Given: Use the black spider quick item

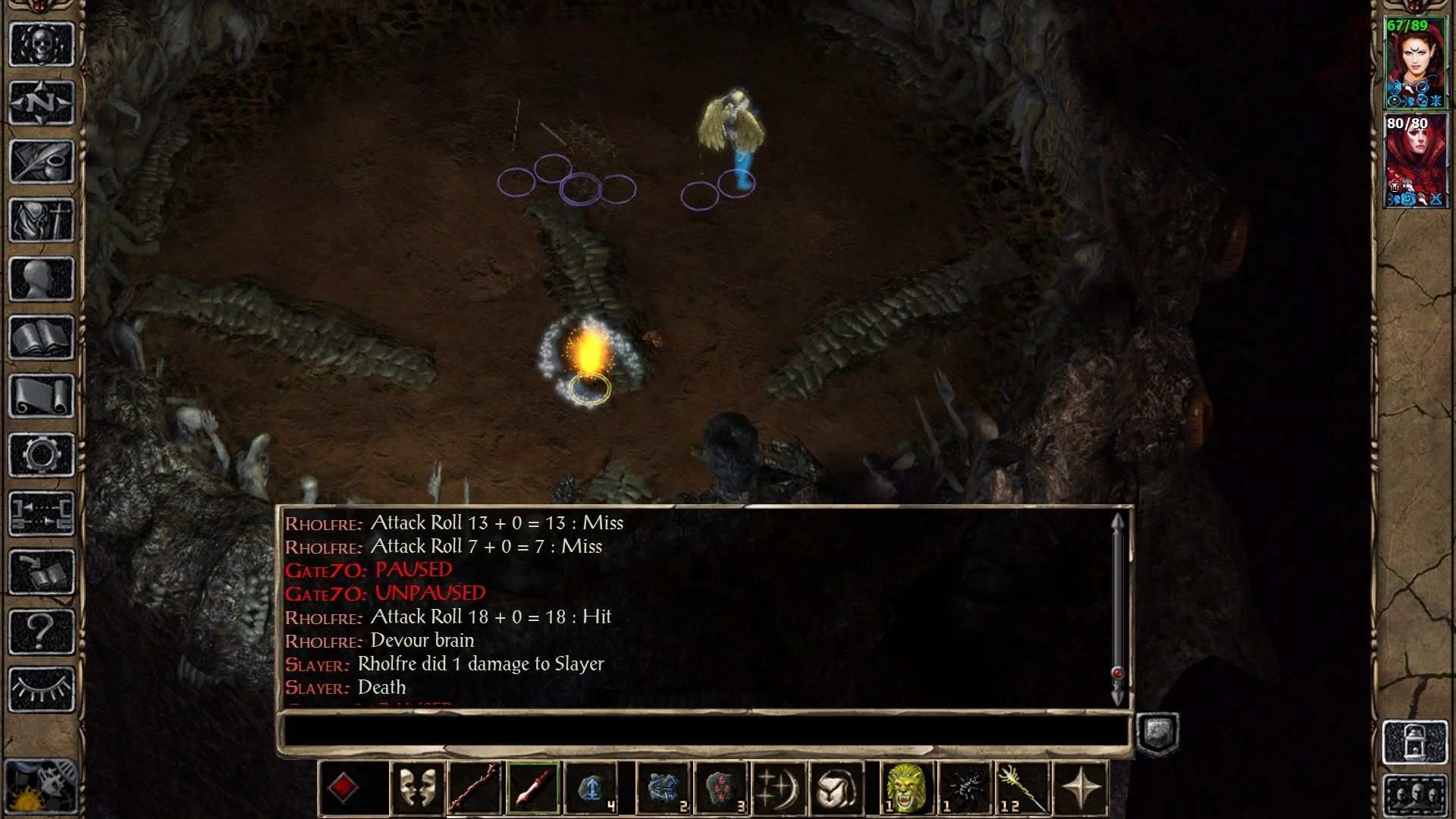Looking at the screenshot, I should pyautogui.click(x=965, y=789).
